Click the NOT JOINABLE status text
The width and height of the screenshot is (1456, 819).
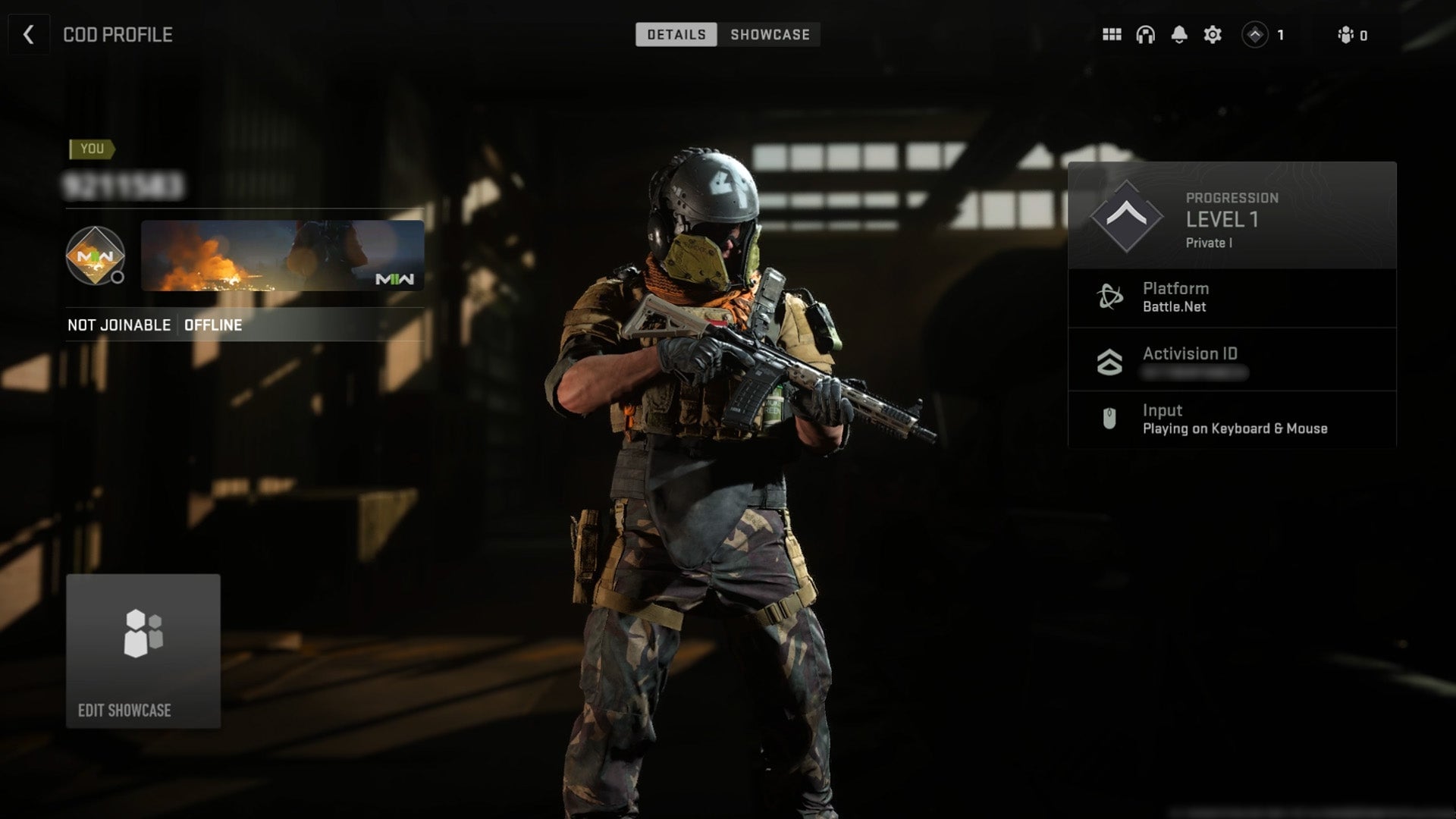[x=118, y=325]
